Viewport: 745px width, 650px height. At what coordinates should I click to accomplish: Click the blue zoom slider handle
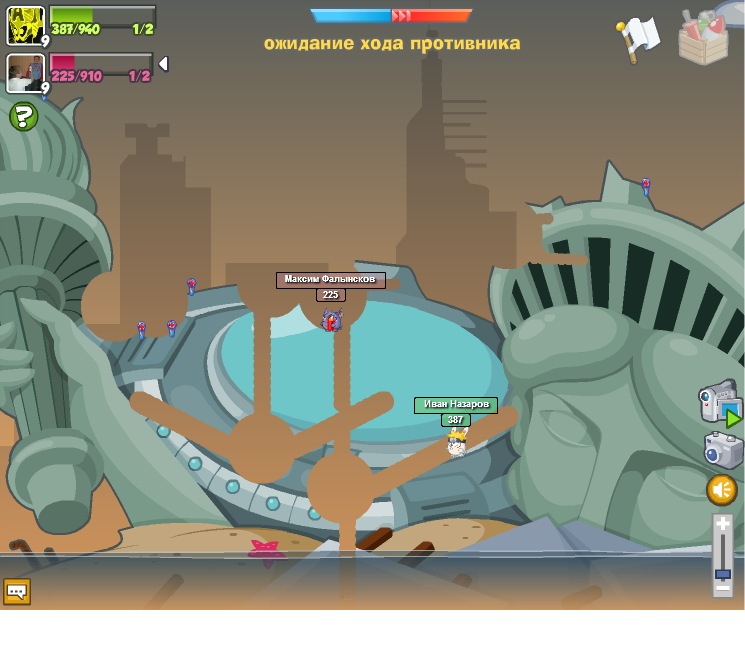pos(722,574)
